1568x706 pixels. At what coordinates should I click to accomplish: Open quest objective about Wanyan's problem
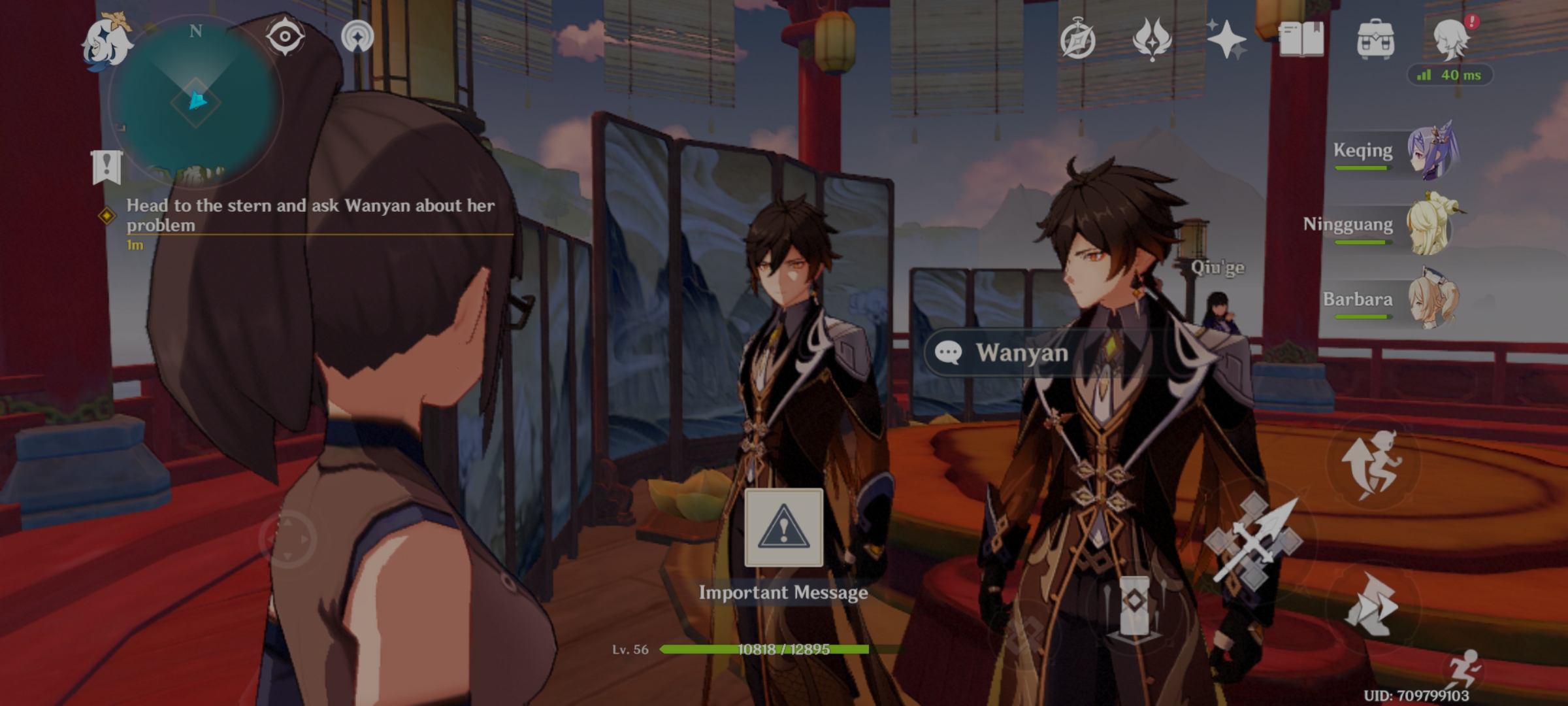point(310,215)
